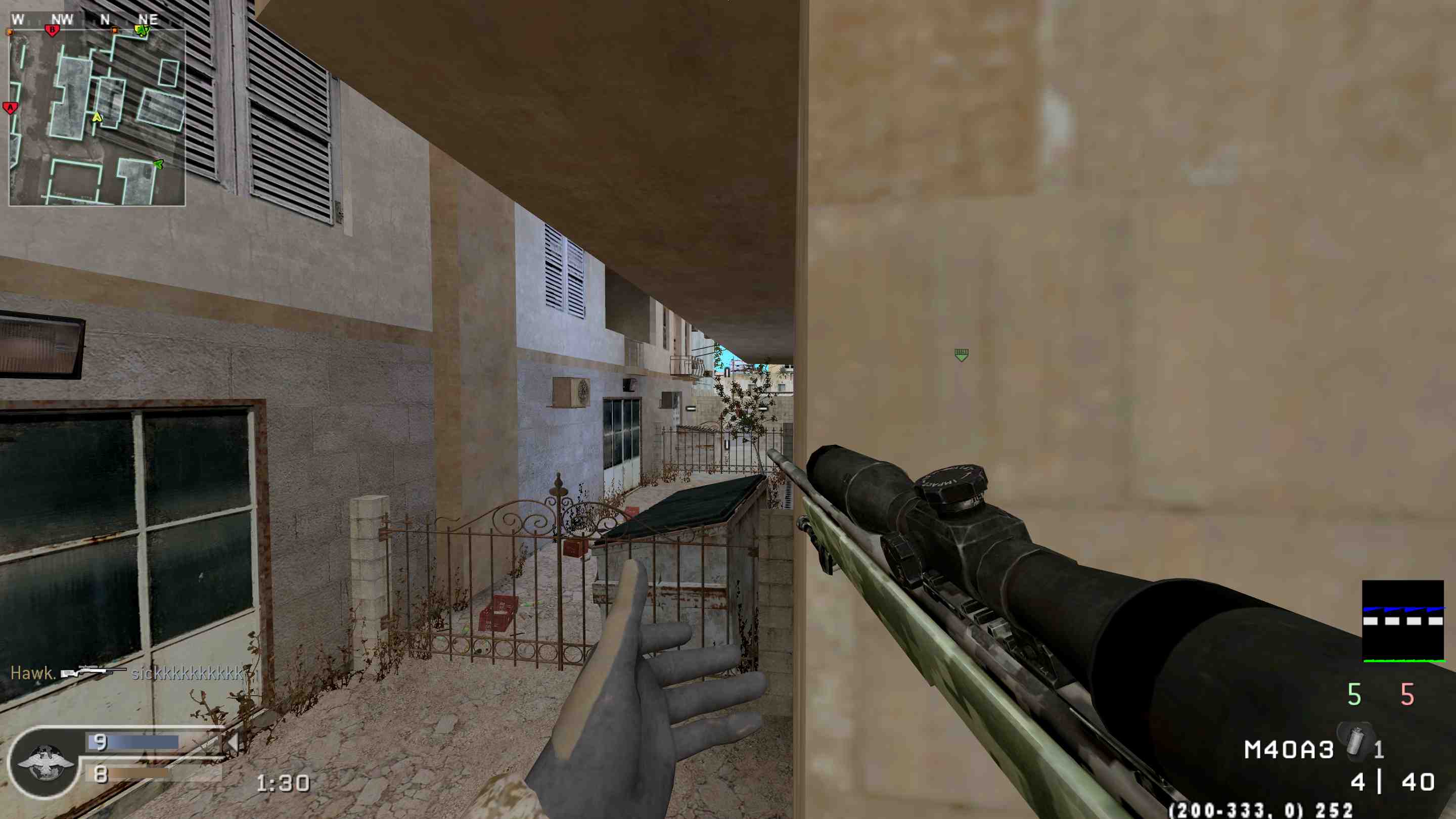Image resolution: width=1456 pixels, height=819 pixels.
Task: Click the team eagle emblem icon
Action: point(45,762)
